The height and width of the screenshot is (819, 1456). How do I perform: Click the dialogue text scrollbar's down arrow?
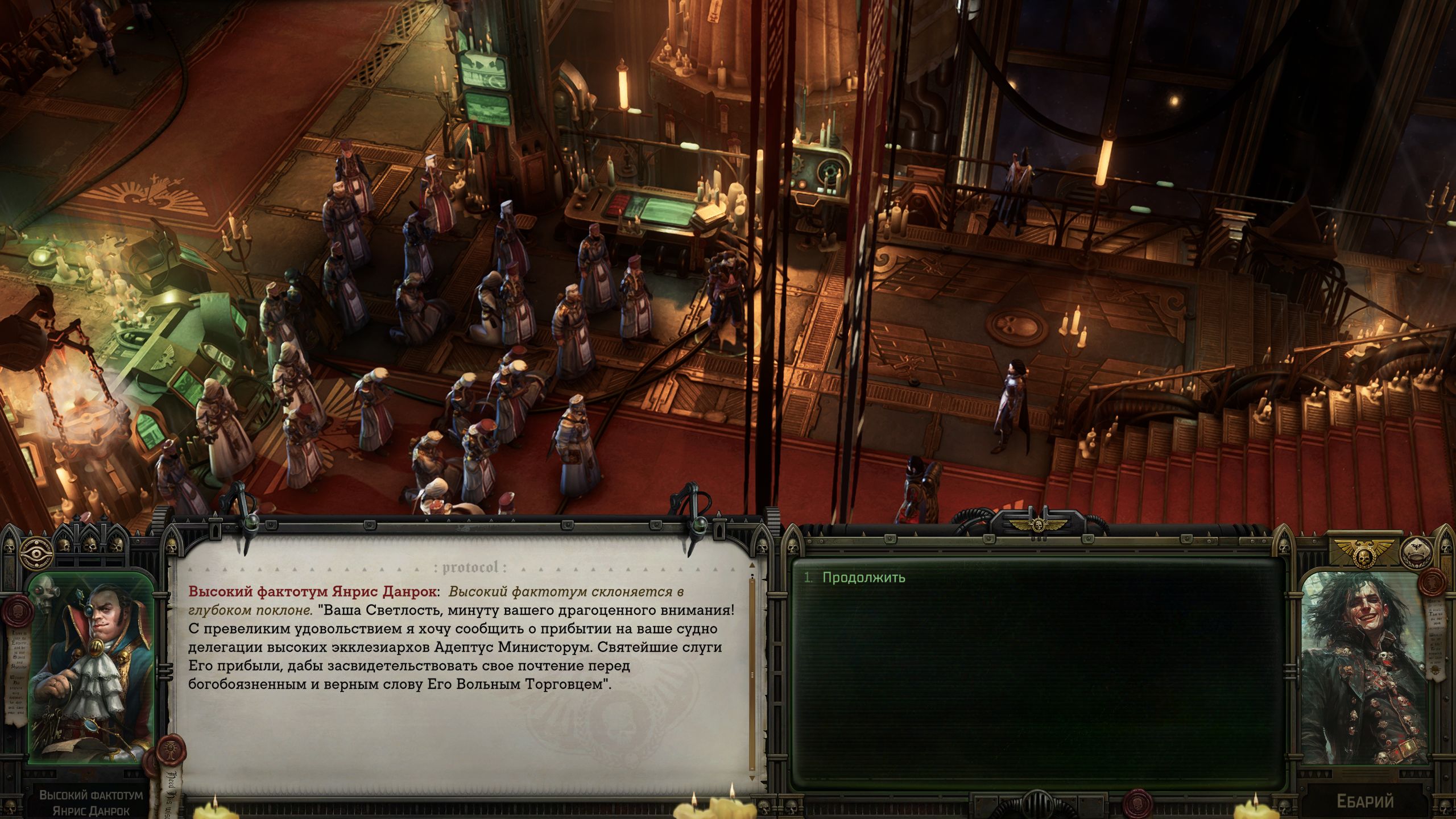click(x=752, y=778)
